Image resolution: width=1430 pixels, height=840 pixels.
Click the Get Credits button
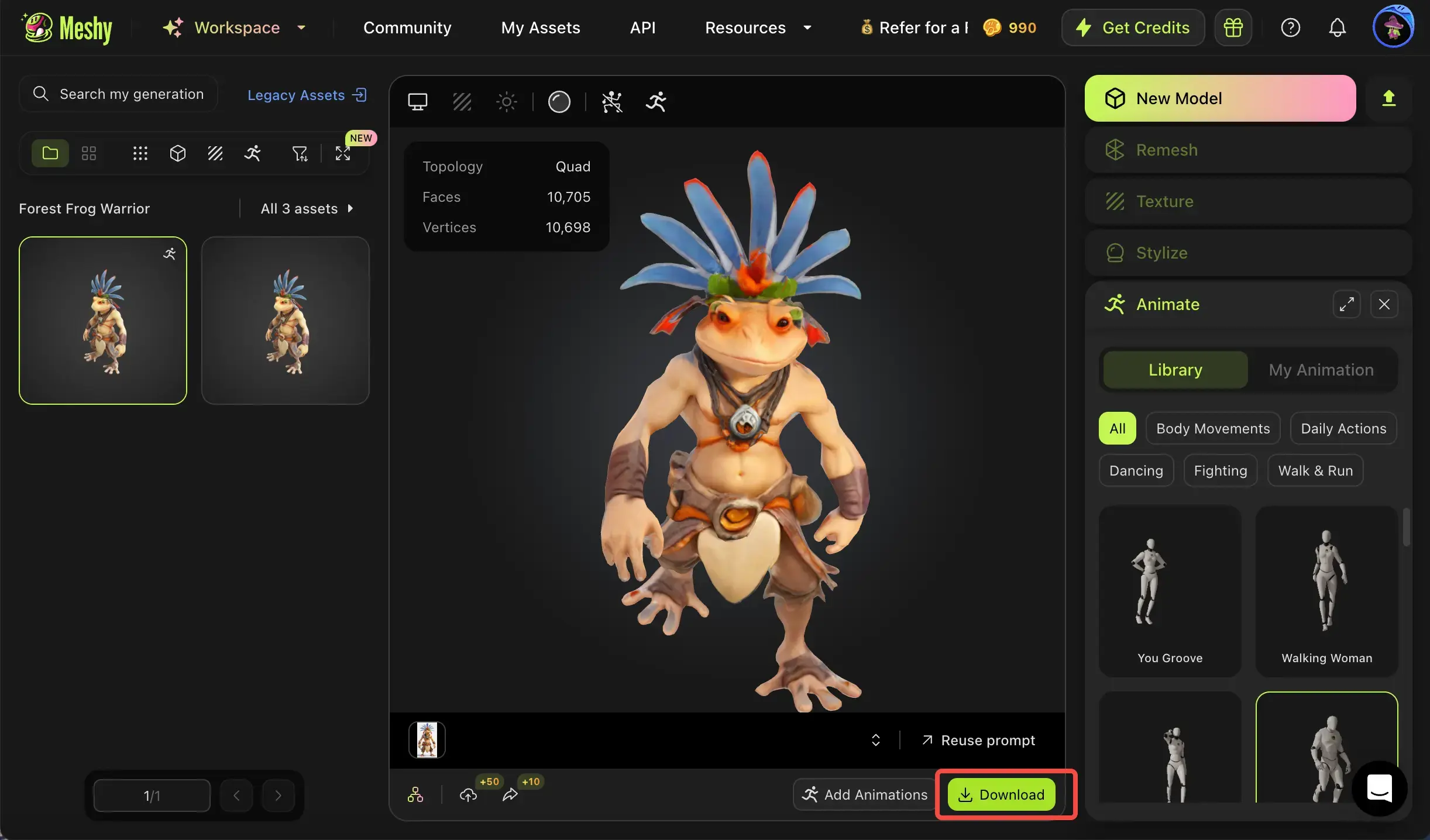point(1133,27)
